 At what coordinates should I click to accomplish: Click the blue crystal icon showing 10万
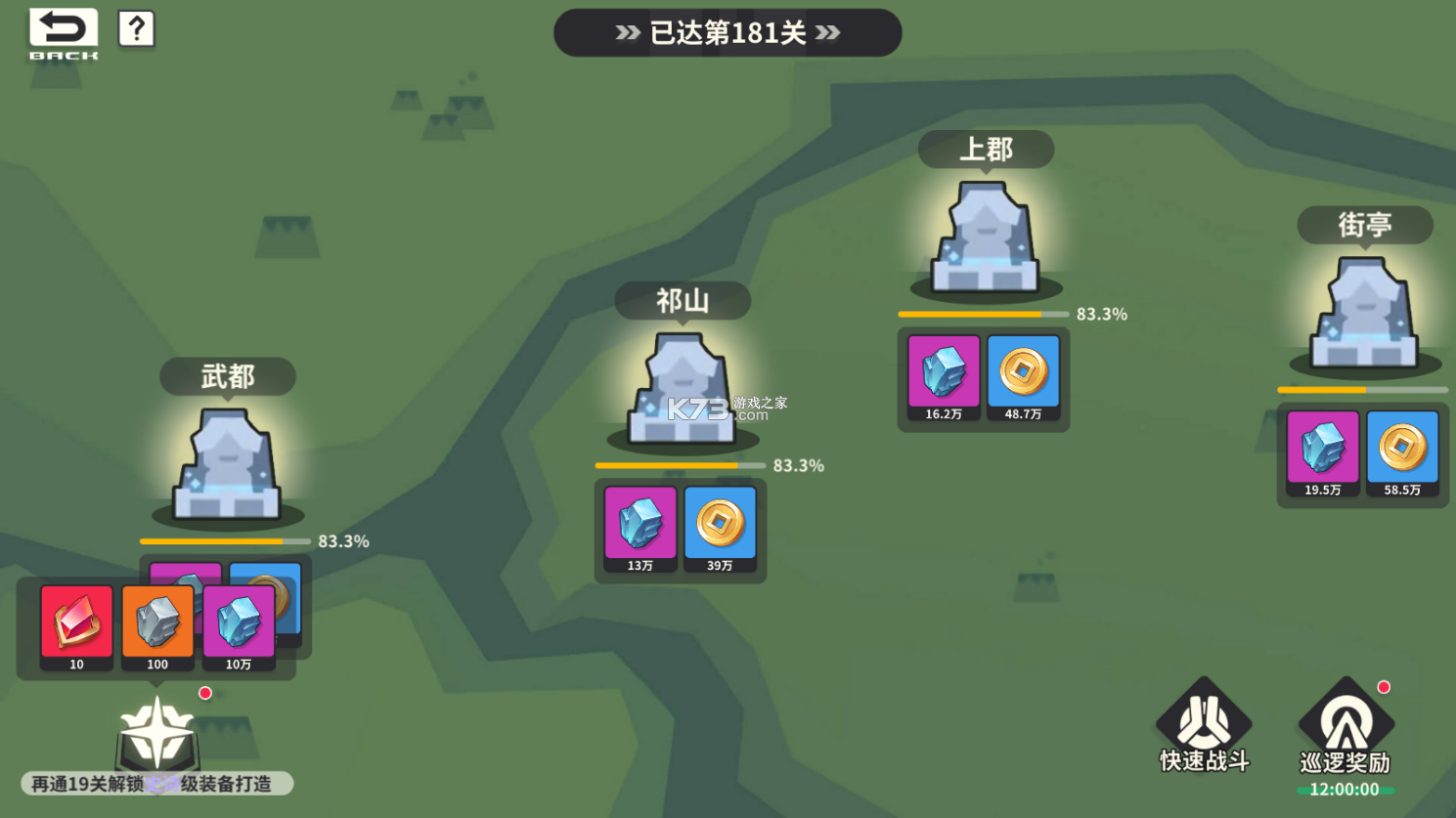[240, 621]
